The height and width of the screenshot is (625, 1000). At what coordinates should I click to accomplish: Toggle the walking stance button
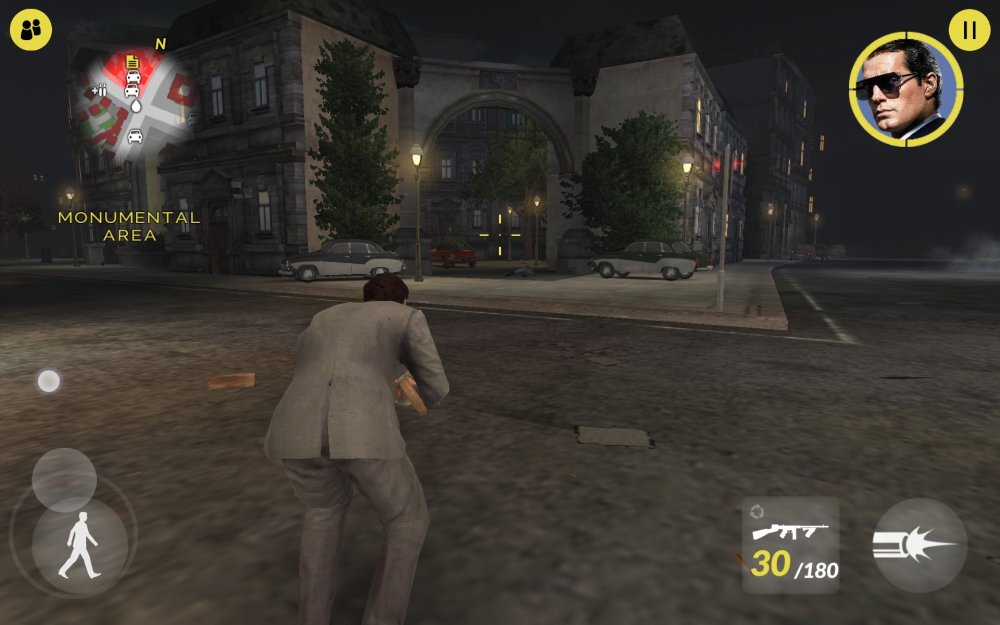click(x=79, y=546)
